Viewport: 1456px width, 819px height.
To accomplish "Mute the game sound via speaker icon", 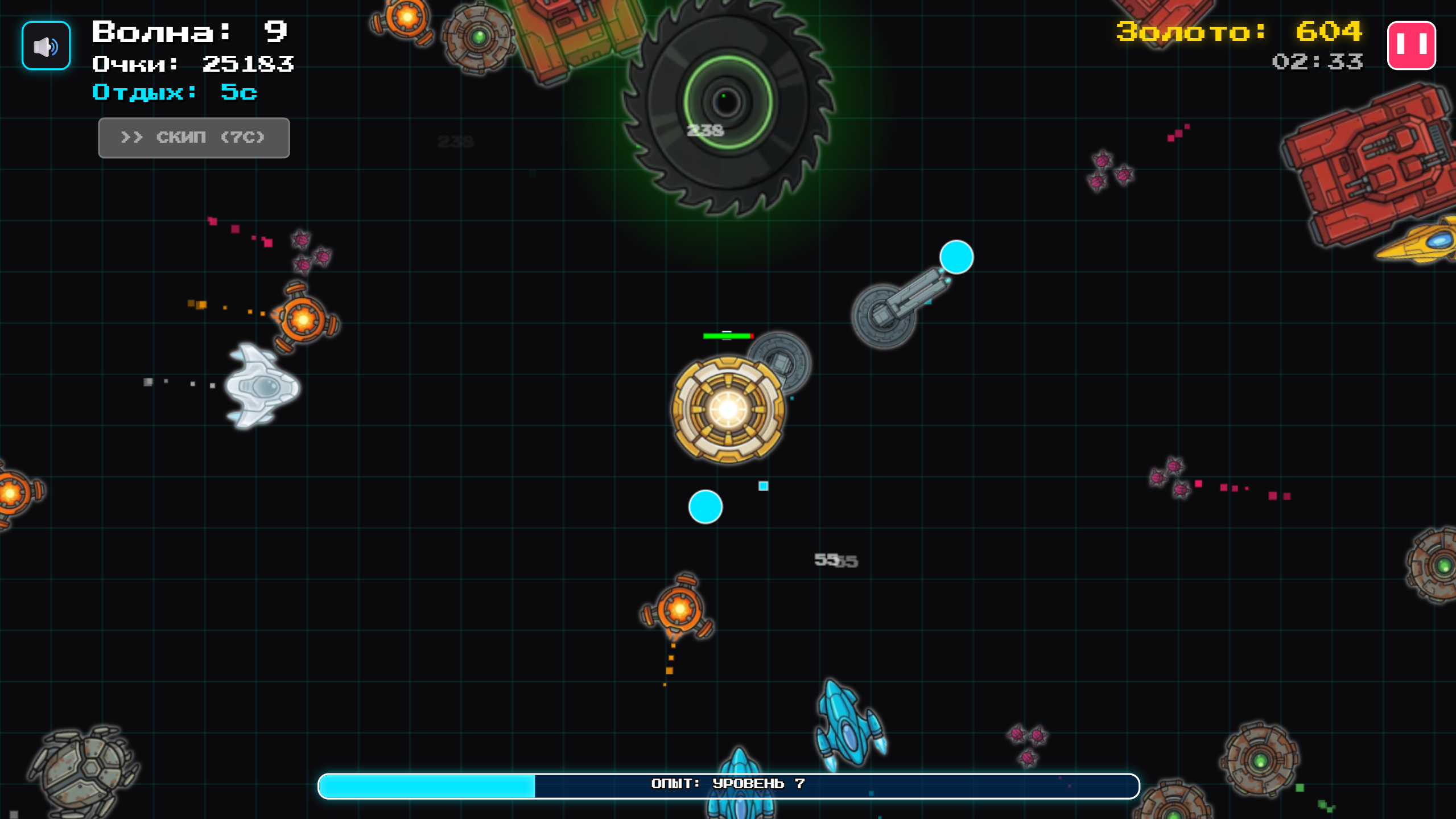I will (x=46, y=45).
